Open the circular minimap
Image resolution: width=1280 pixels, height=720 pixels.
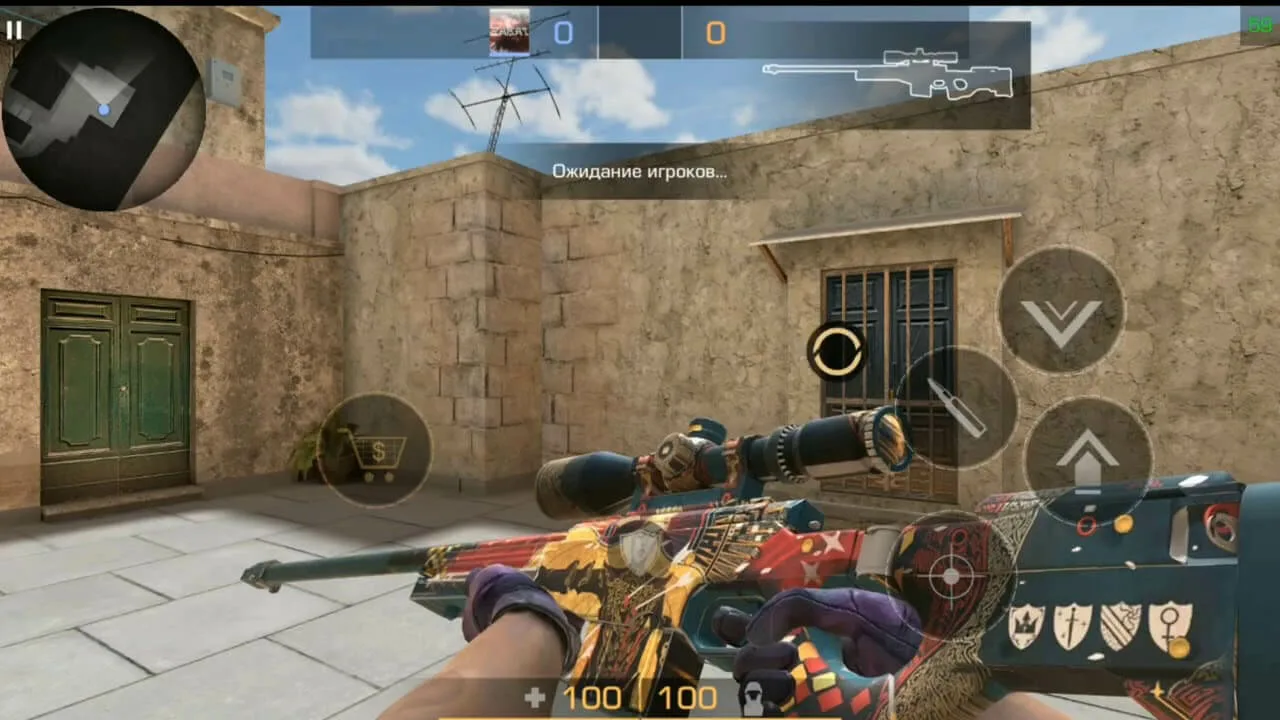103,110
